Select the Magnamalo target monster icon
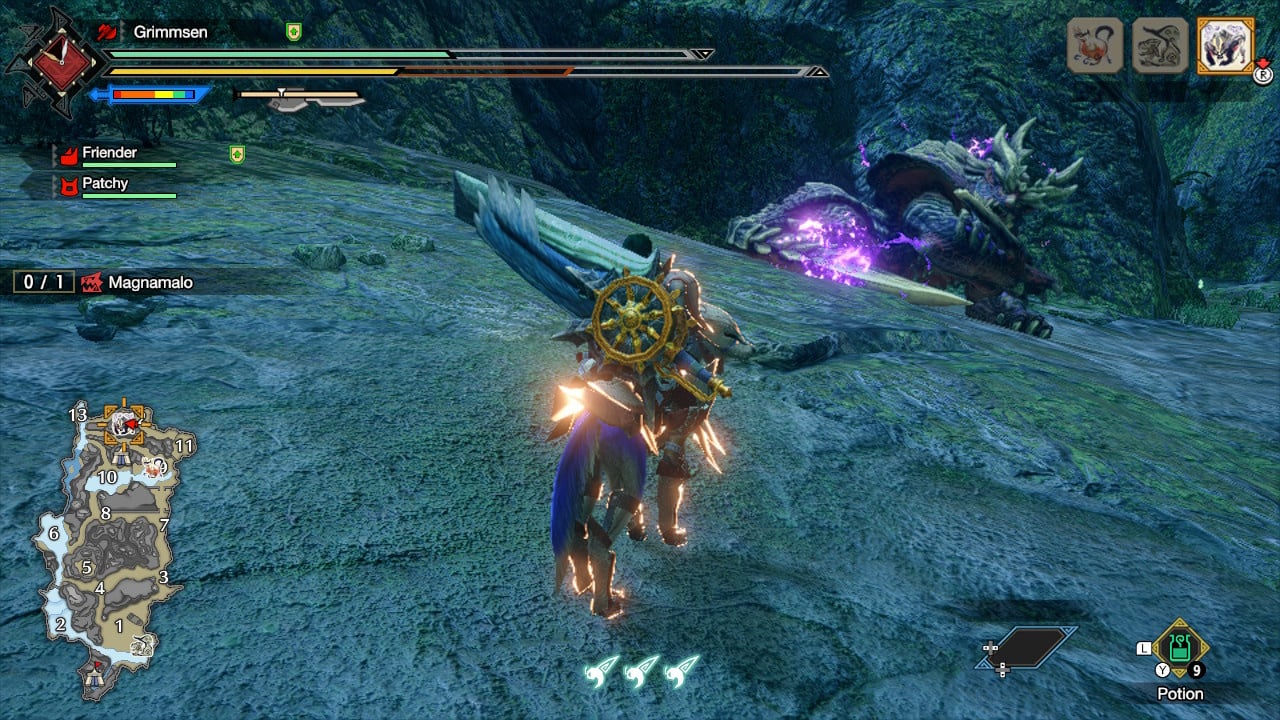The height and width of the screenshot is (720, 1280). [1225, 46]
